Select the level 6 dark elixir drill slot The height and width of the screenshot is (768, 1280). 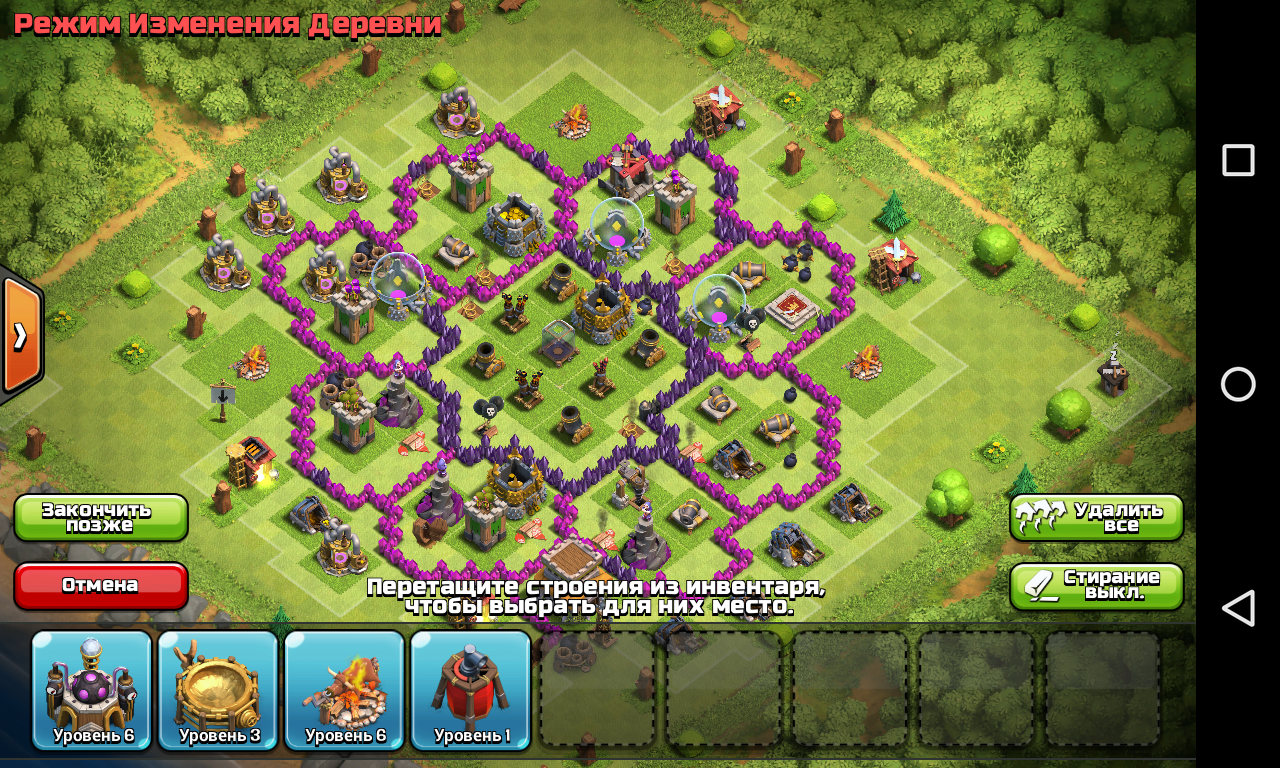tap(92, 690)
